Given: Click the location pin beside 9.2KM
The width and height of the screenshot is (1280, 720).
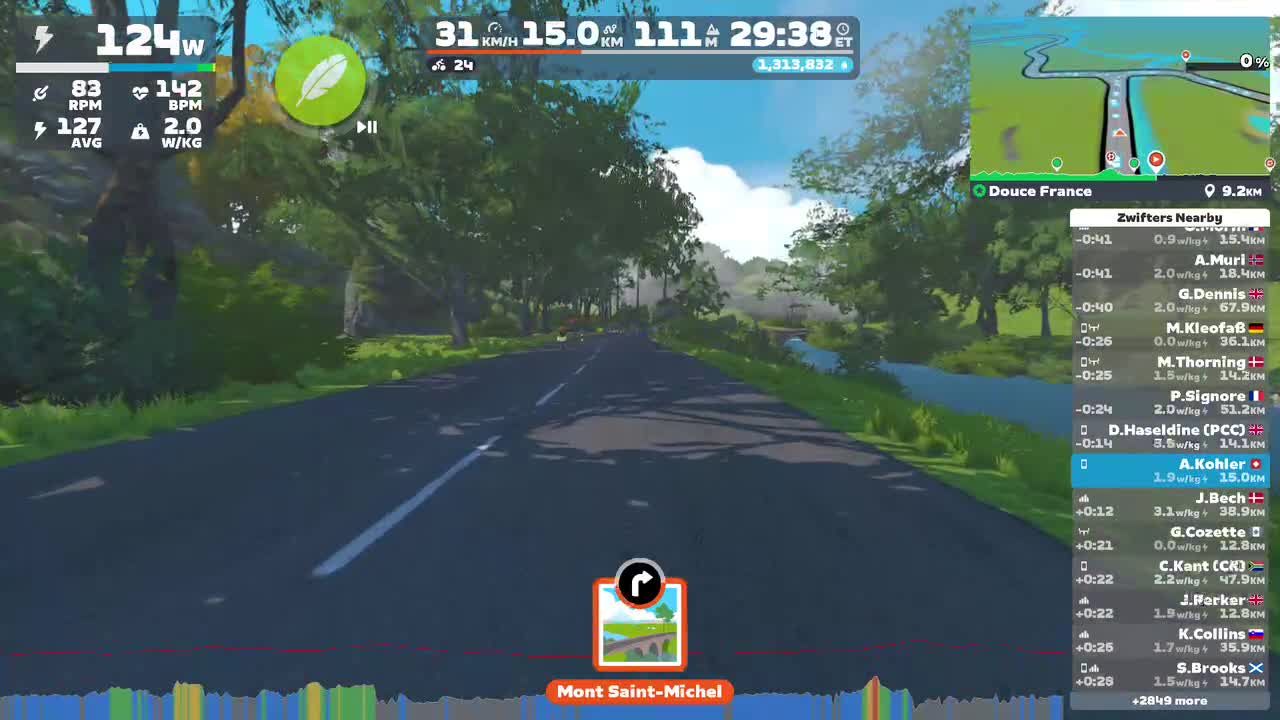Looking at the screenshot, I should click(x=1209, y=191).
